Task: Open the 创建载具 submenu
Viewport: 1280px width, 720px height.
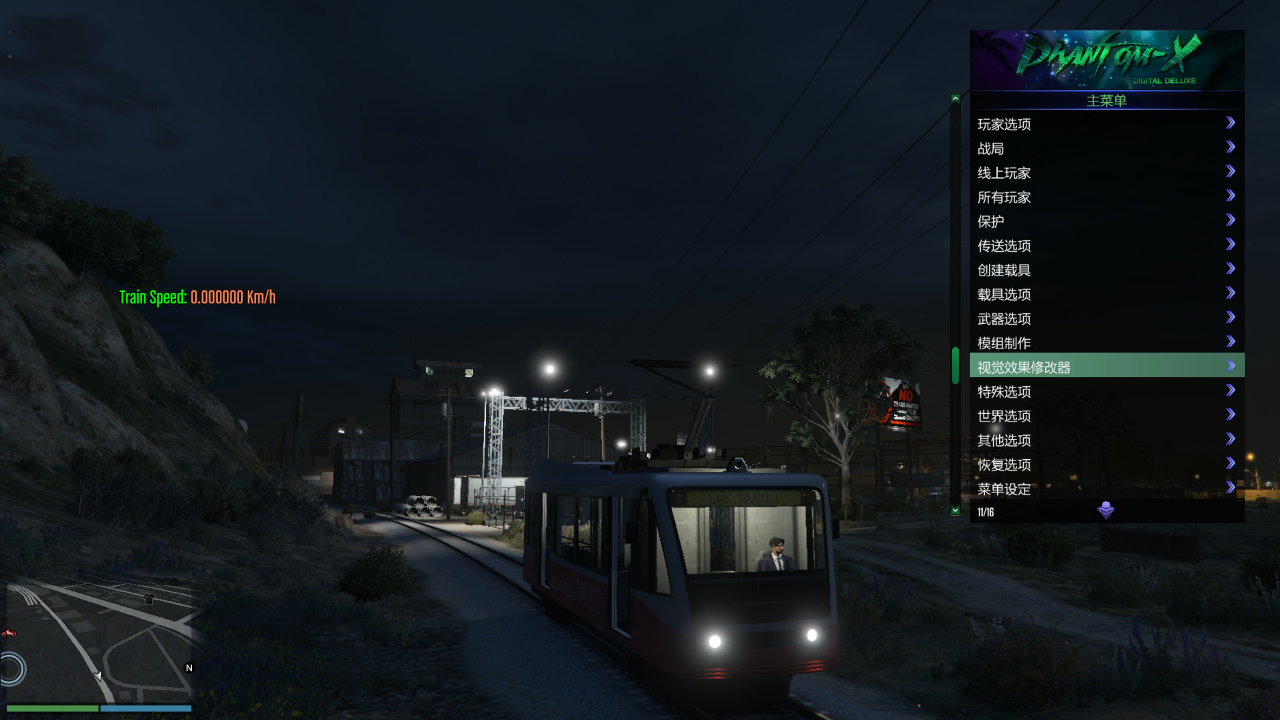Action: tap(1105, 270)
